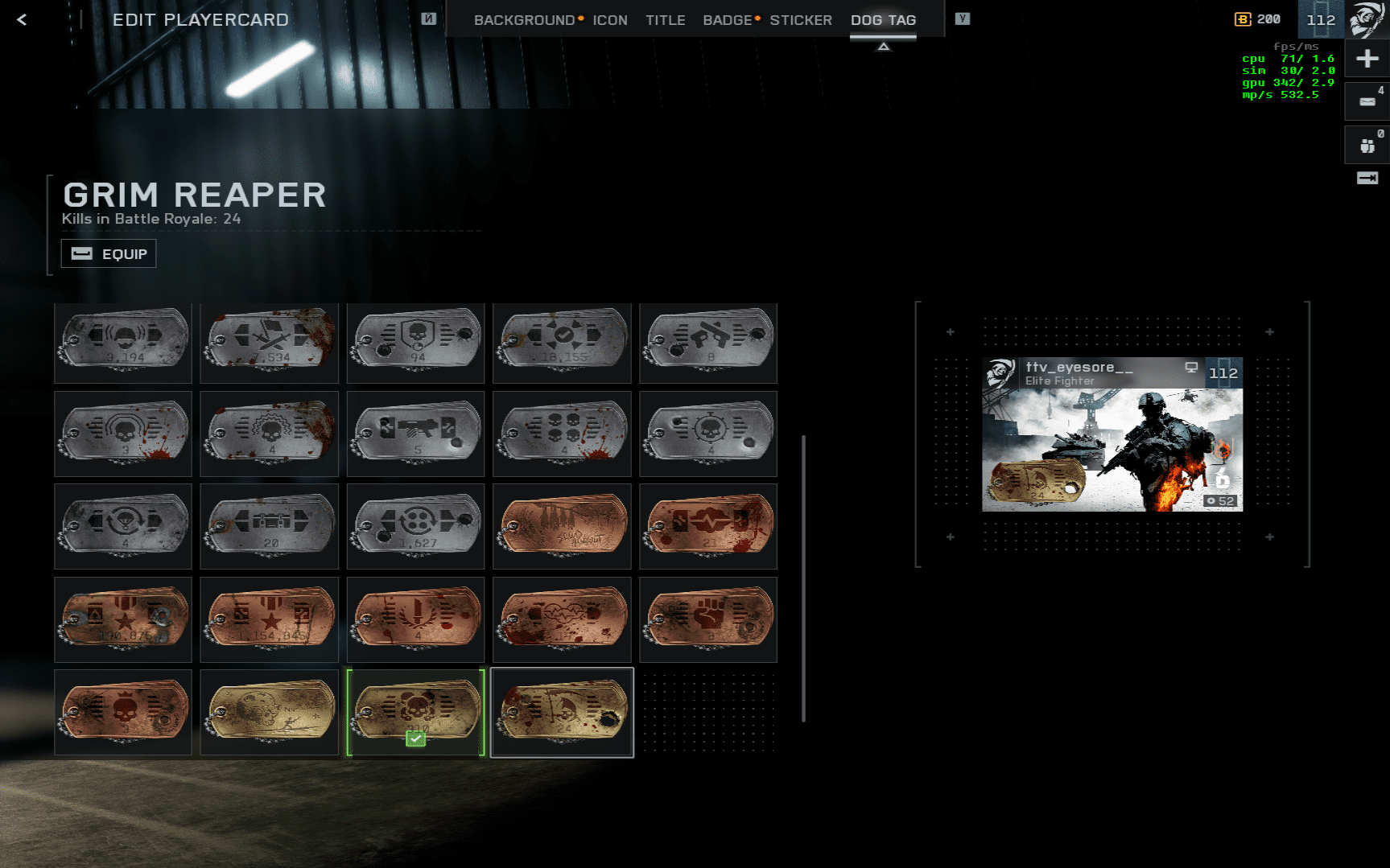The height and width of the screenshot is (868, 1390).
Task: Open the Icon tab
Action: [x=610, y=20]
